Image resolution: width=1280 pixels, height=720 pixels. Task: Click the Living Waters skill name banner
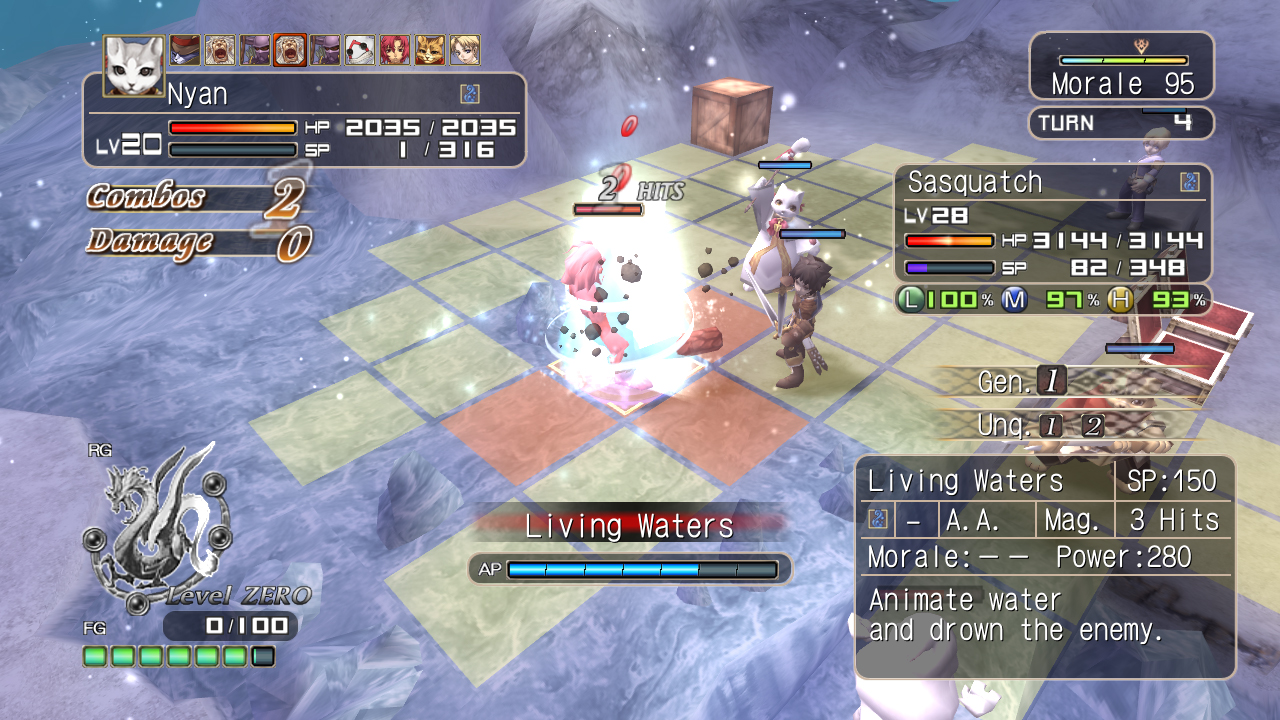point(629,526)
